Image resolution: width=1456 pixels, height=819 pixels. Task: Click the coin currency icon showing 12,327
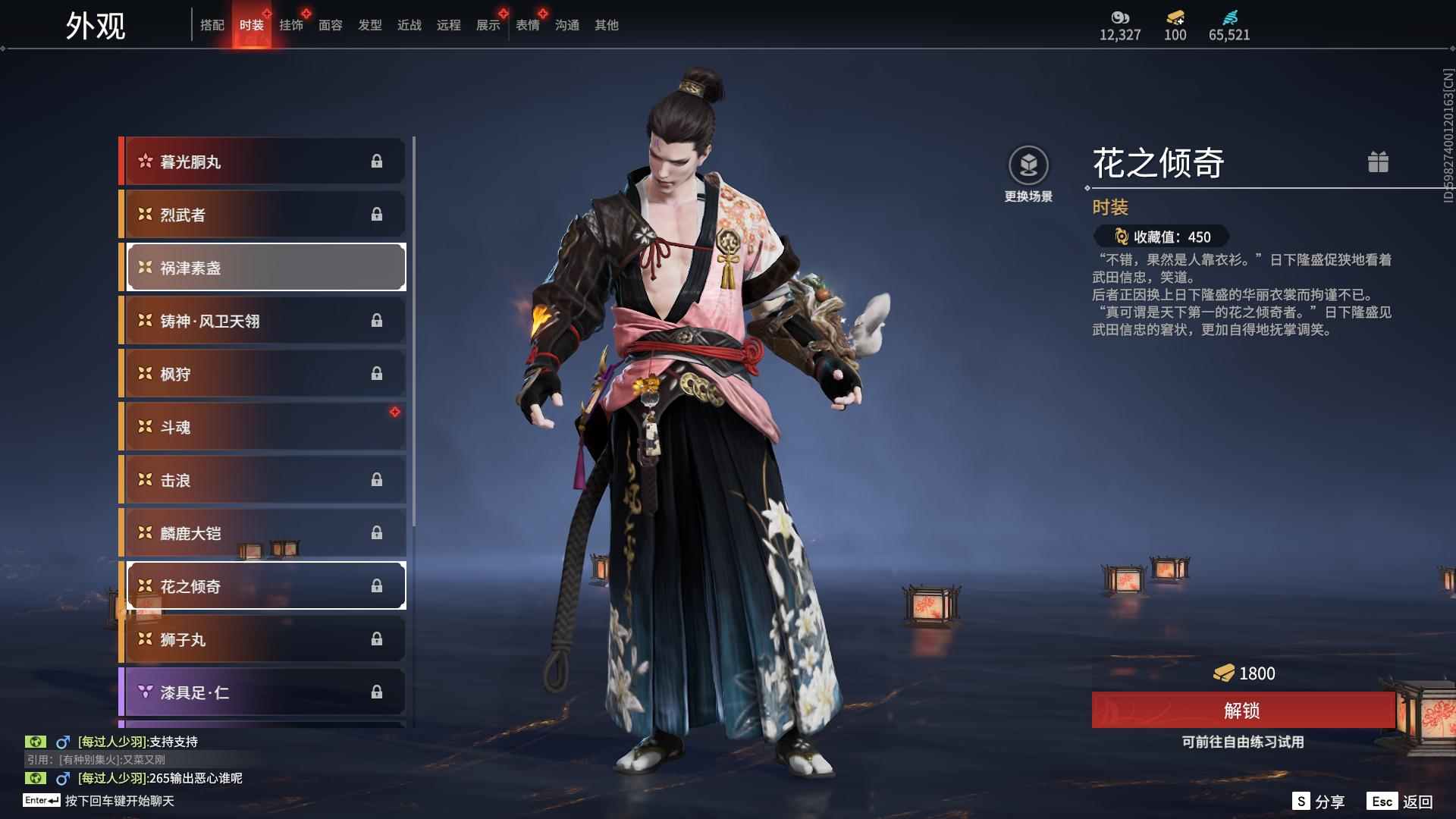[1120, 17]
